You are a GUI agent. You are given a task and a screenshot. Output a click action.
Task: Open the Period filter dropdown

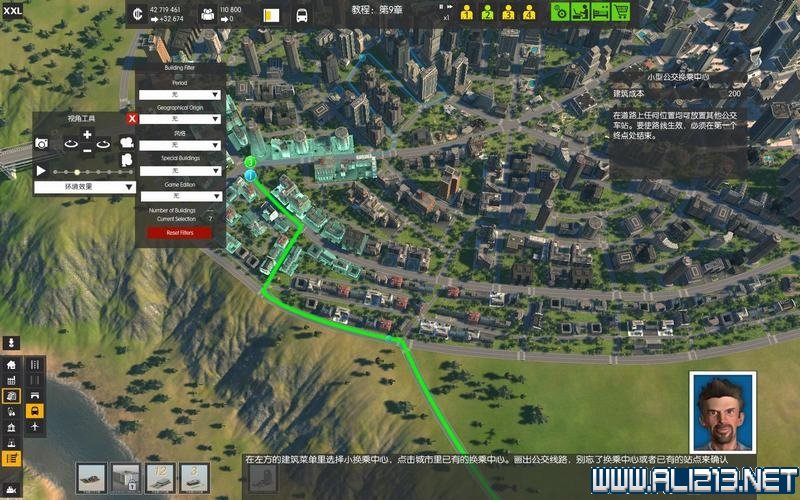pos(180,94)
